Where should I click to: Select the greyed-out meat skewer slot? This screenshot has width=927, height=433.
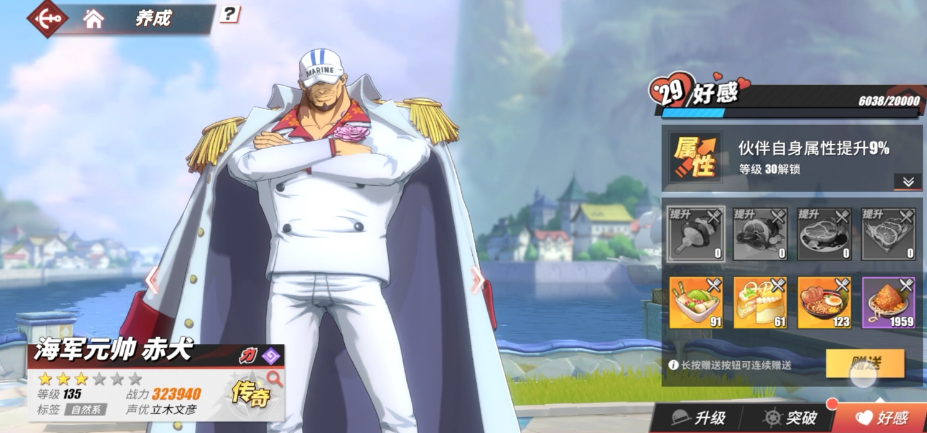coord(694,234)
